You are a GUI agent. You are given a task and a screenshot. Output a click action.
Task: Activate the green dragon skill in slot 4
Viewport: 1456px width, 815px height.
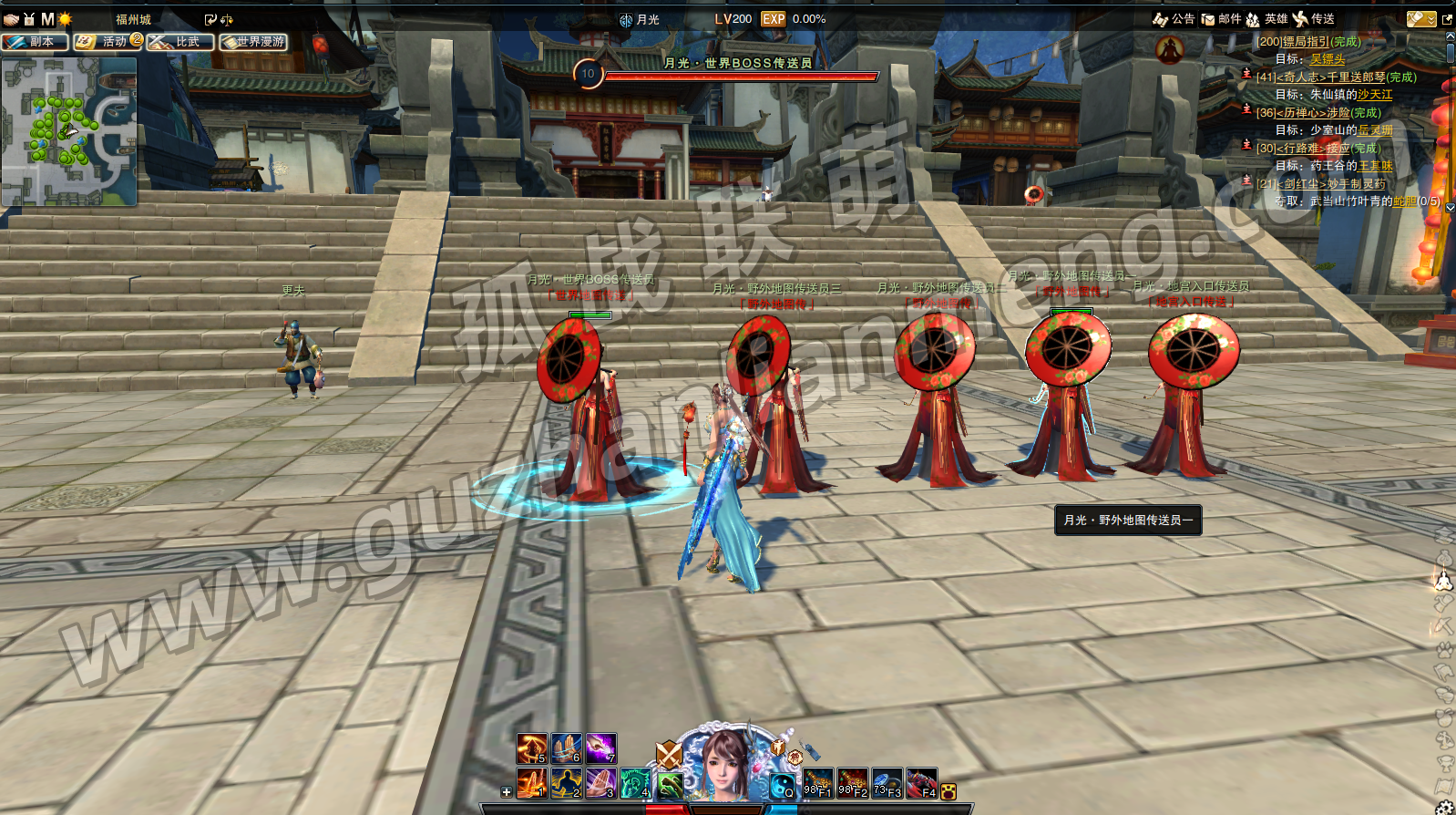635,783
